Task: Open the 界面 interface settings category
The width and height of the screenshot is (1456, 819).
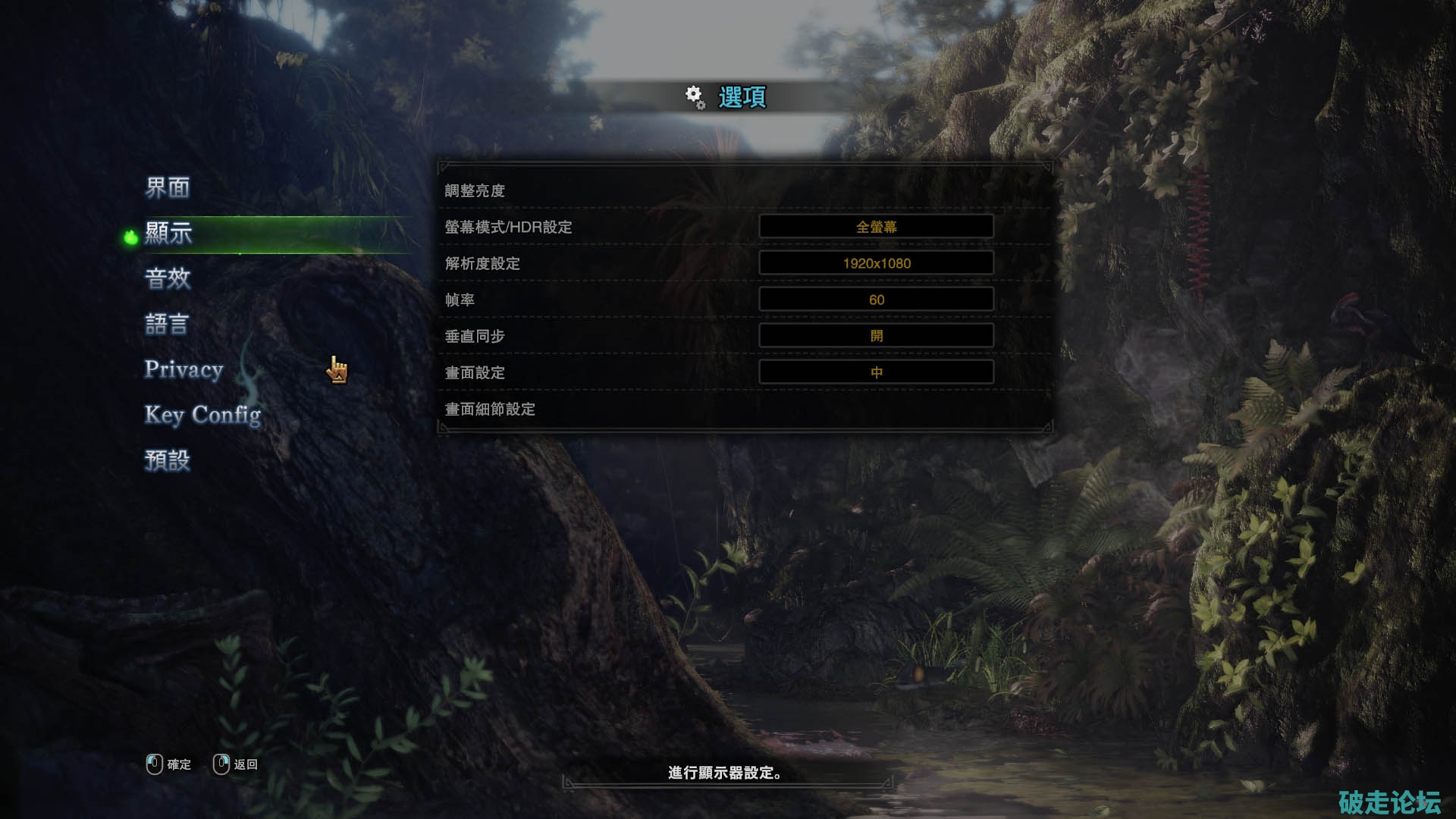Action: (168, 187)
